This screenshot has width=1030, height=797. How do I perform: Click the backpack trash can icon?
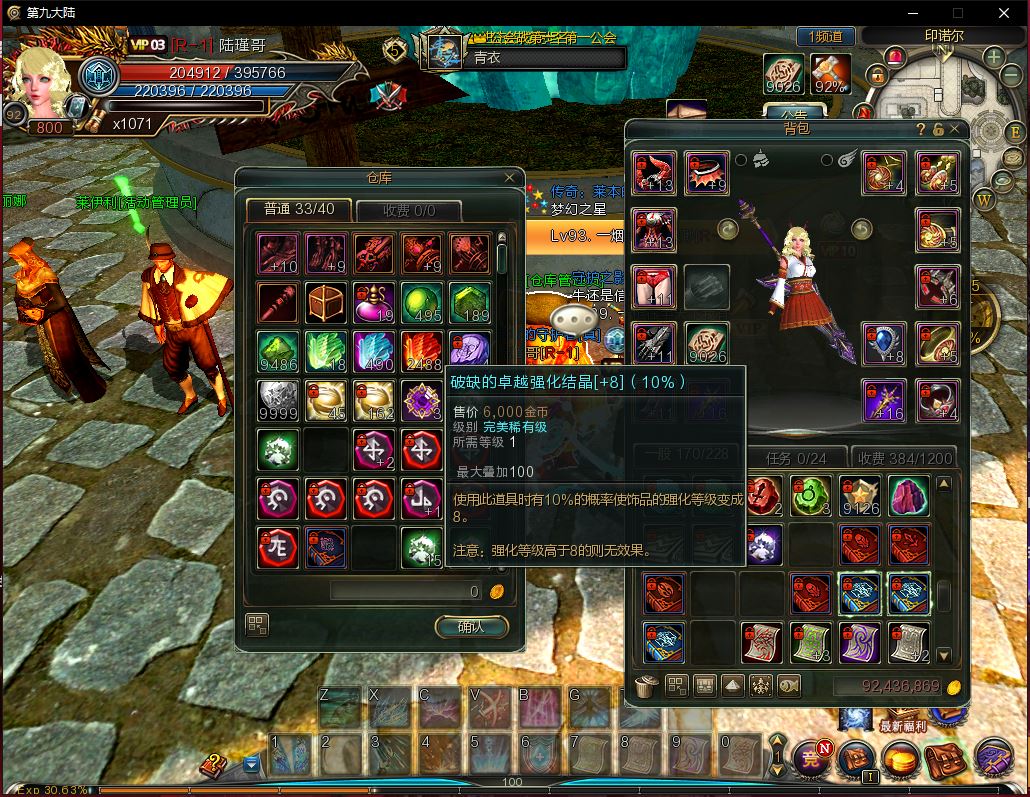click(x=647, y=686)
